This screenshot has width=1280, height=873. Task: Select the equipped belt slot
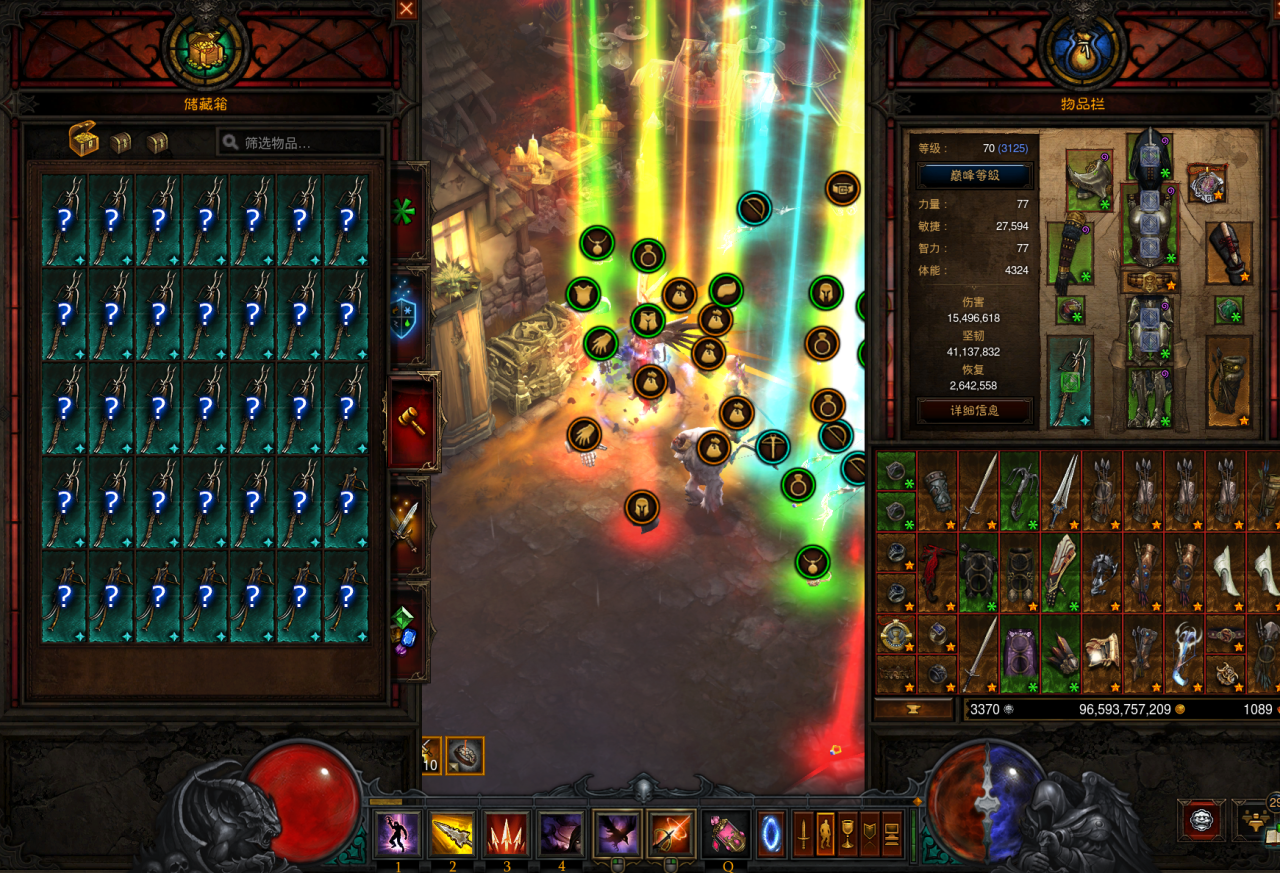click(1148, 281)
